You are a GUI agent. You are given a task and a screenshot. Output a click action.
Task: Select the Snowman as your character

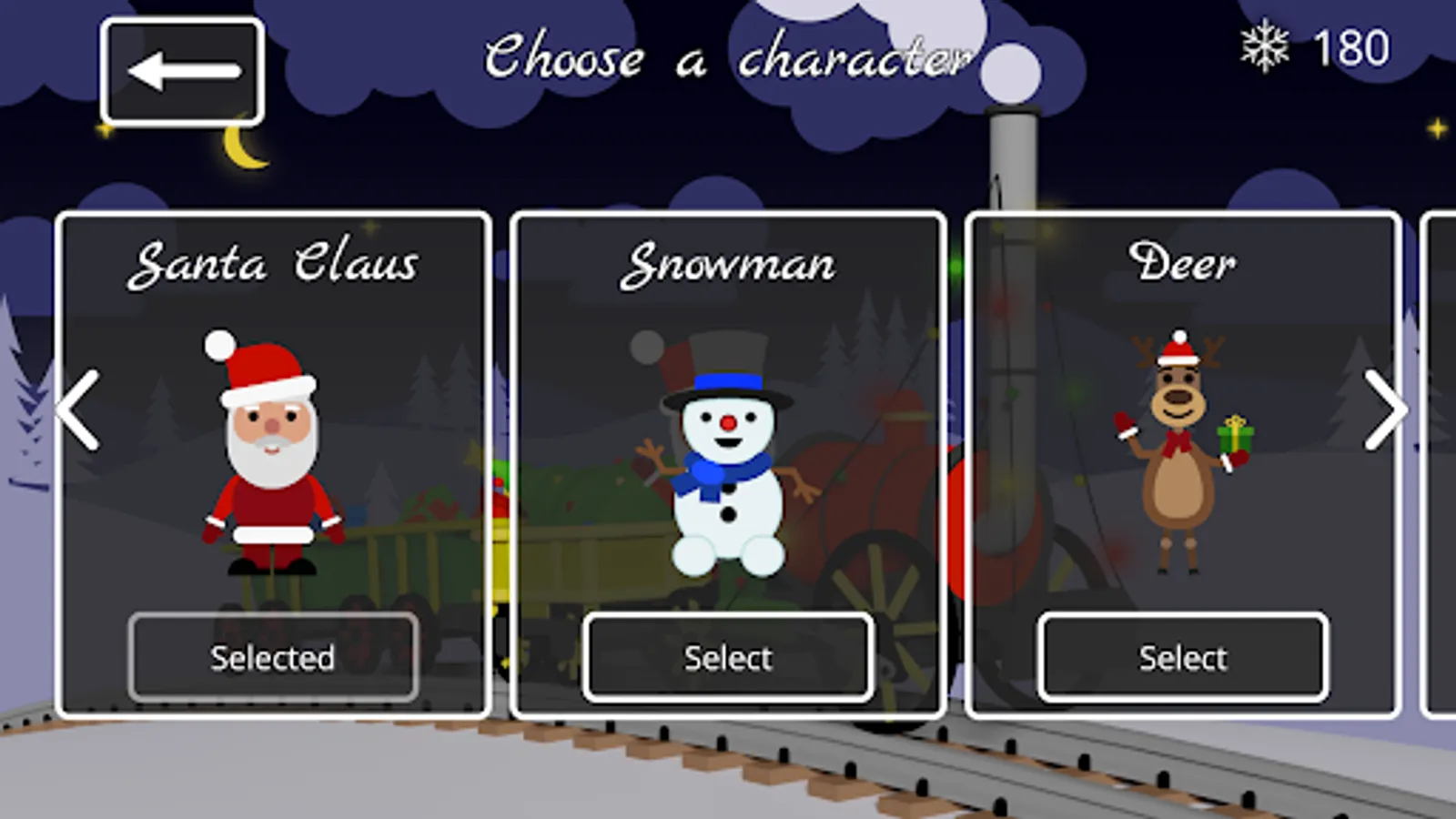point(727,657)
